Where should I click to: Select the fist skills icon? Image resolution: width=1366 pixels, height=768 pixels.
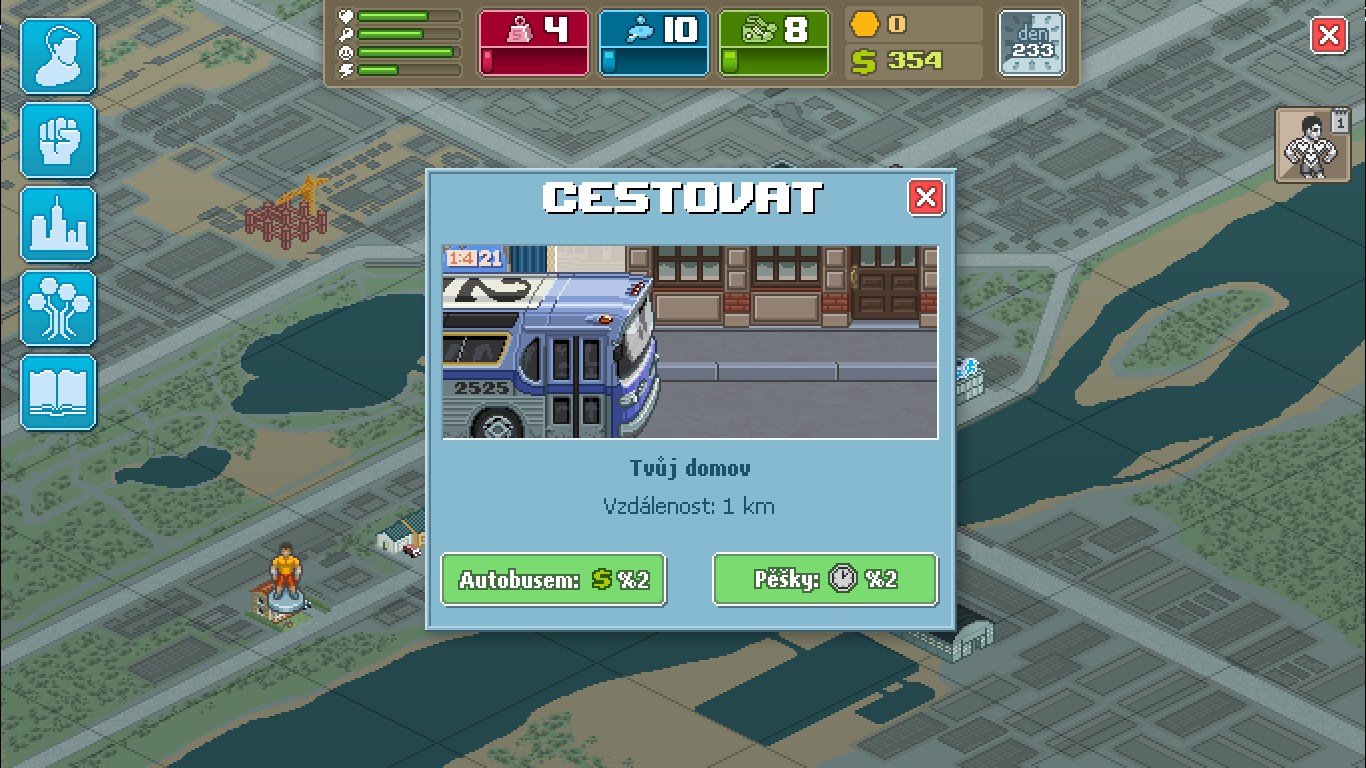coord(57,140)
